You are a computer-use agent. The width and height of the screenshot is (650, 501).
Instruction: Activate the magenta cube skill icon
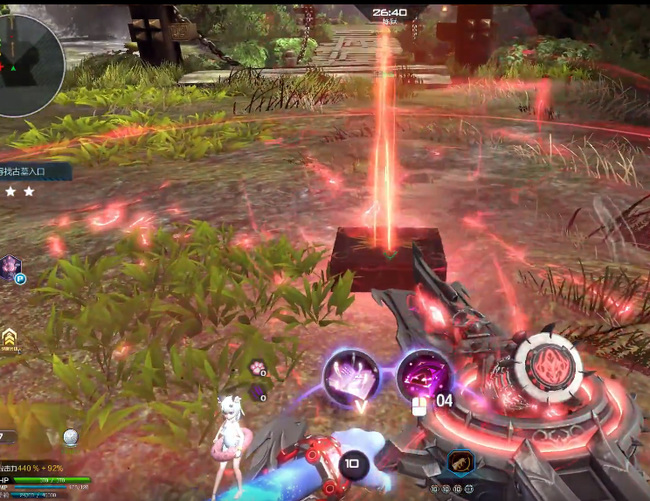pos(423,375)
